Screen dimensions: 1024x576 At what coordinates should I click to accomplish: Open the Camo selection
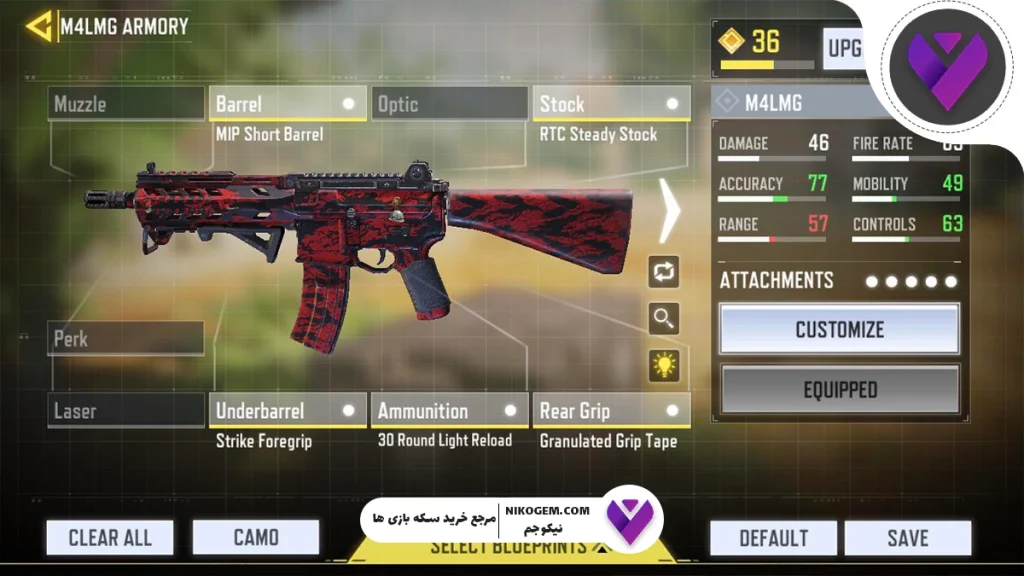256,538
